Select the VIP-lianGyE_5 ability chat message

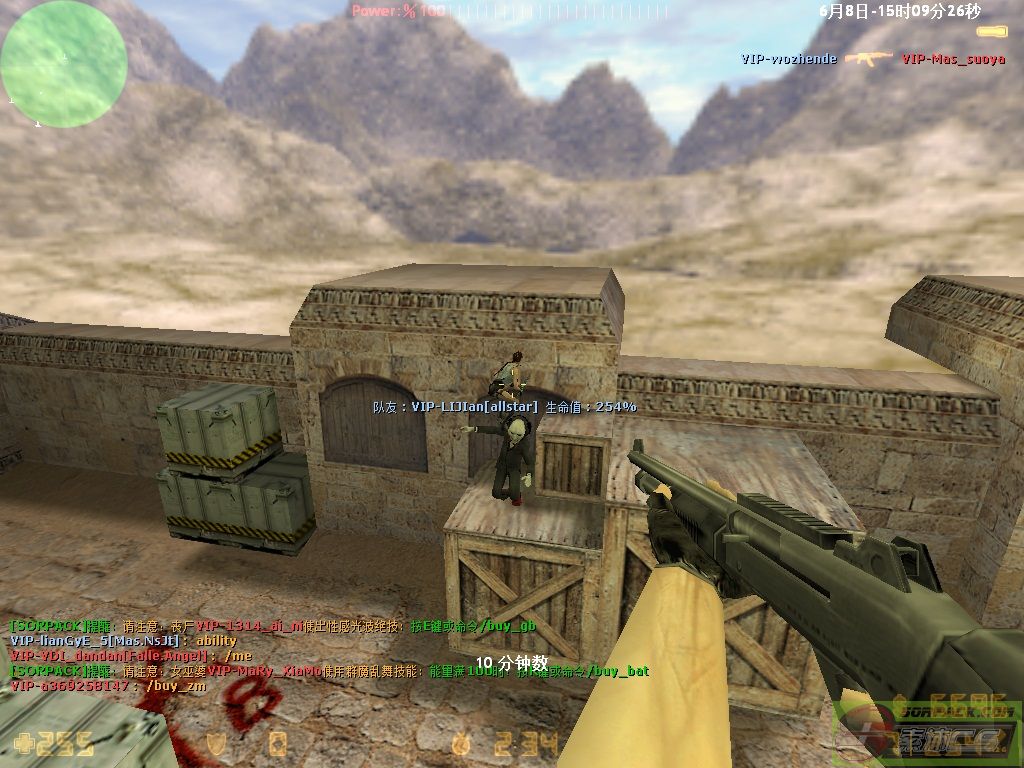pyautogui.click(x=123, y=640)
